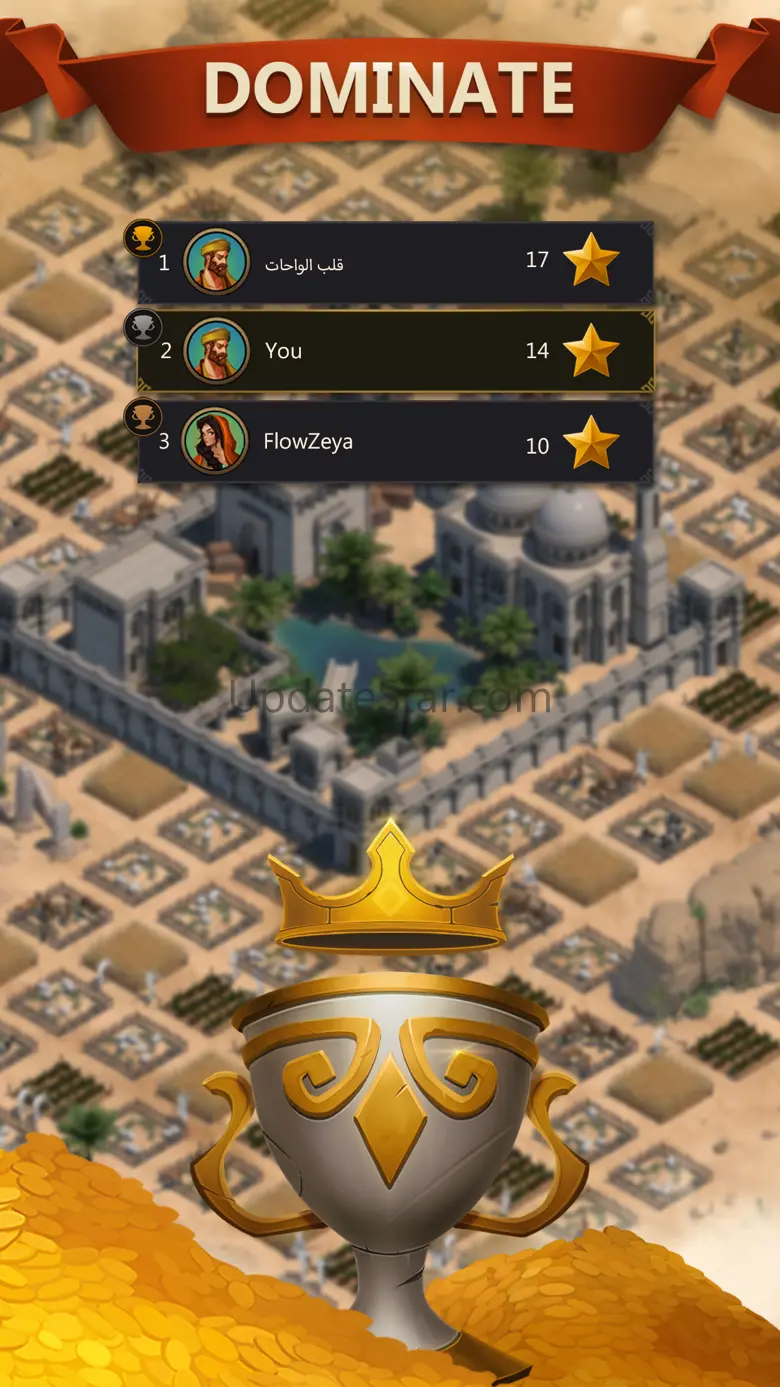This screenshot has height=1387, width=780.
Task: Click the star beside score 17
Action: 591,260
